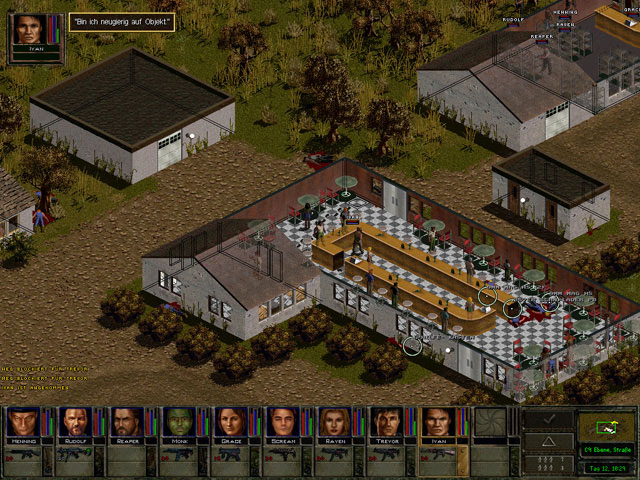Dismiss Ivan's speech bubble text
The width and height of the screenshot is (640, 480).
click(122, 20)
